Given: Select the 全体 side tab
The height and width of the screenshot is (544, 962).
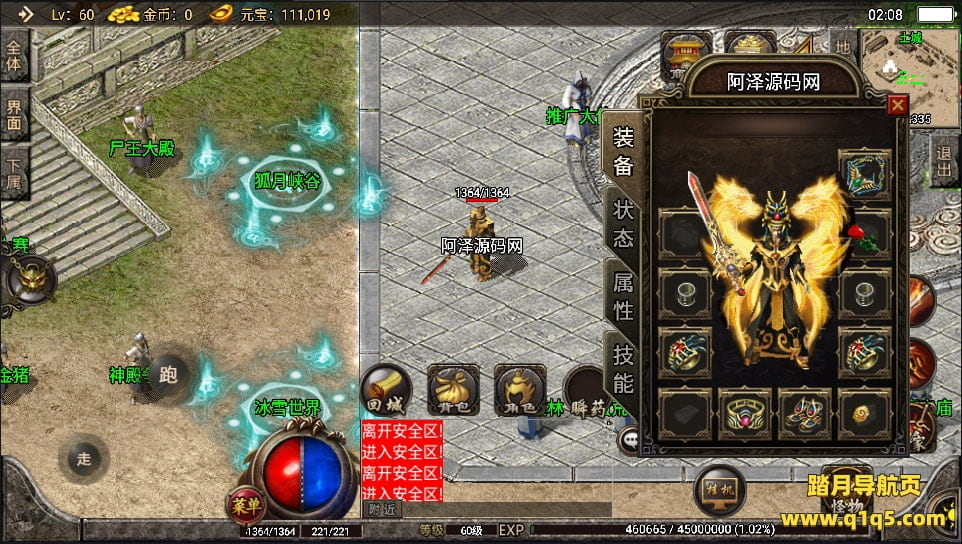Looking at the screenshot, I should click(15, 58).
